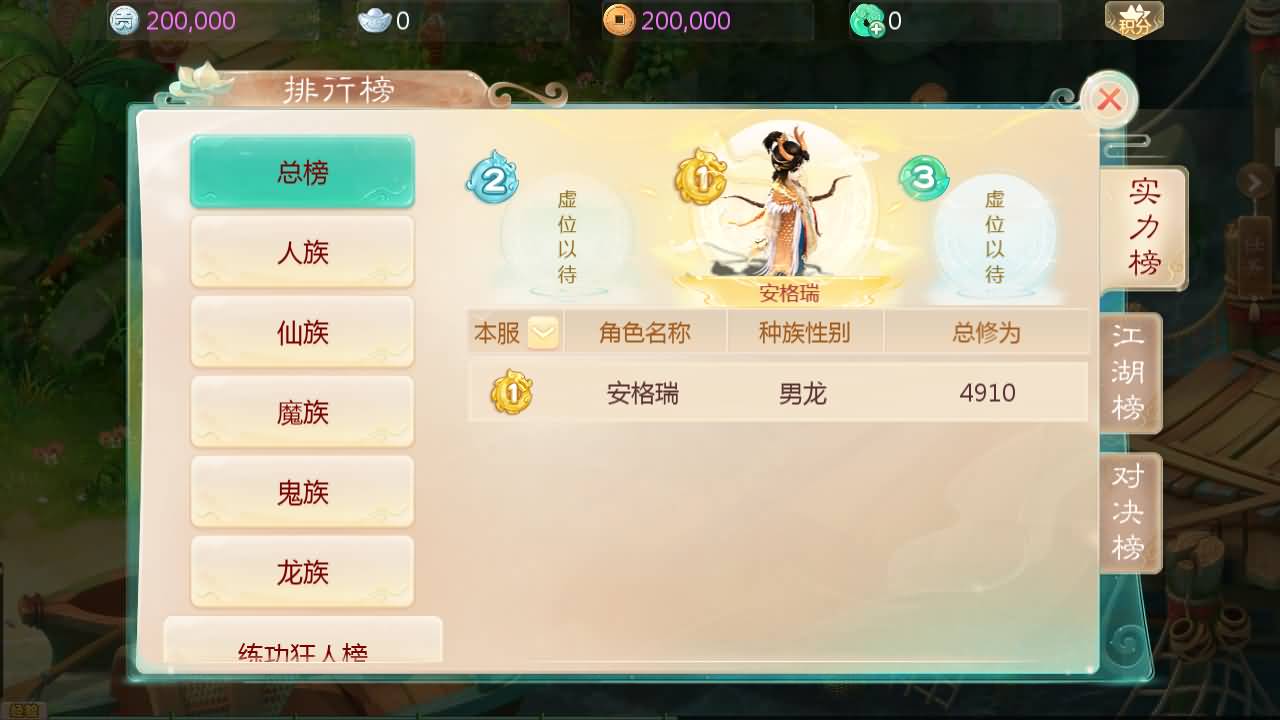1280x720 pixels.
Task: Expand the right panel arrow chevron
Action: tap(1253, 183)
